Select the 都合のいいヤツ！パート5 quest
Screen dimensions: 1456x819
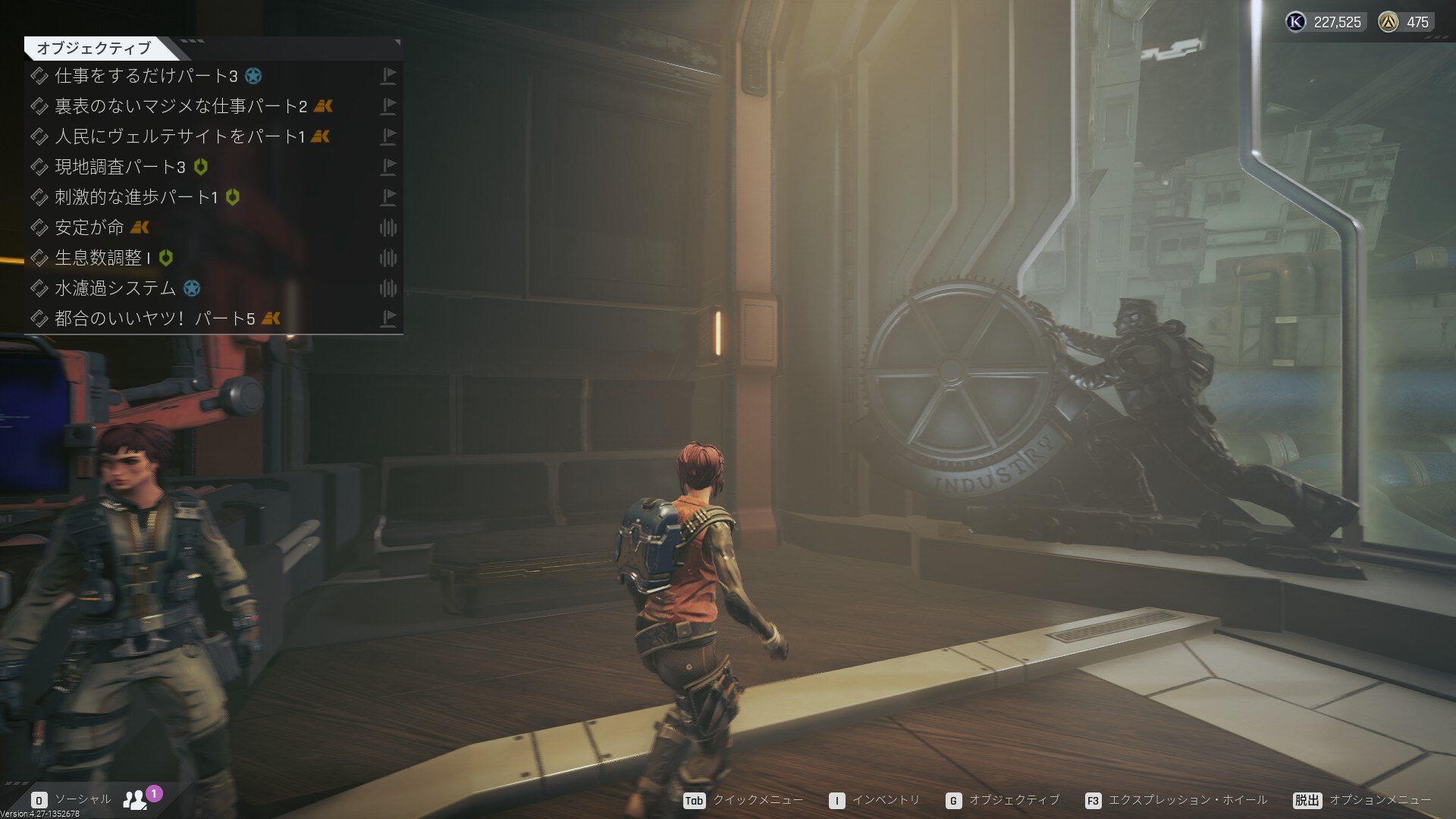tap(155, 318)
